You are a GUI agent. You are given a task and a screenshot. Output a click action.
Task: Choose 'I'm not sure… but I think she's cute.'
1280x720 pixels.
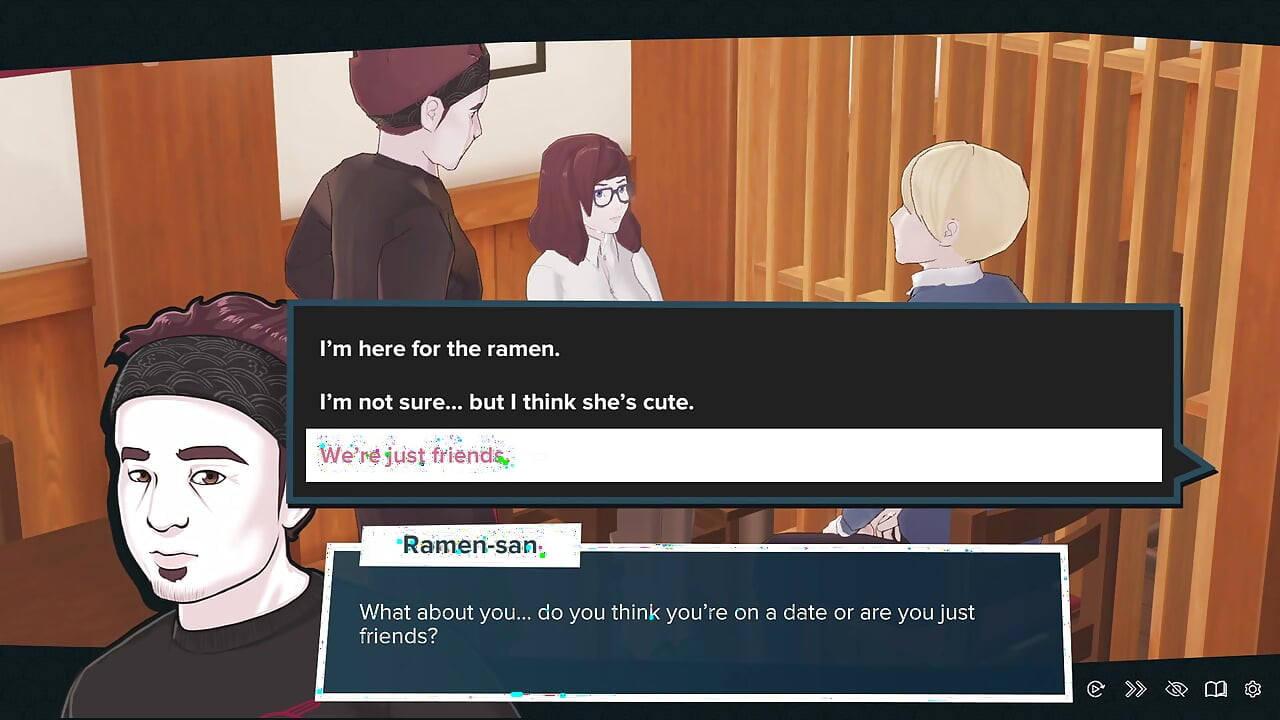pos(505,402)
